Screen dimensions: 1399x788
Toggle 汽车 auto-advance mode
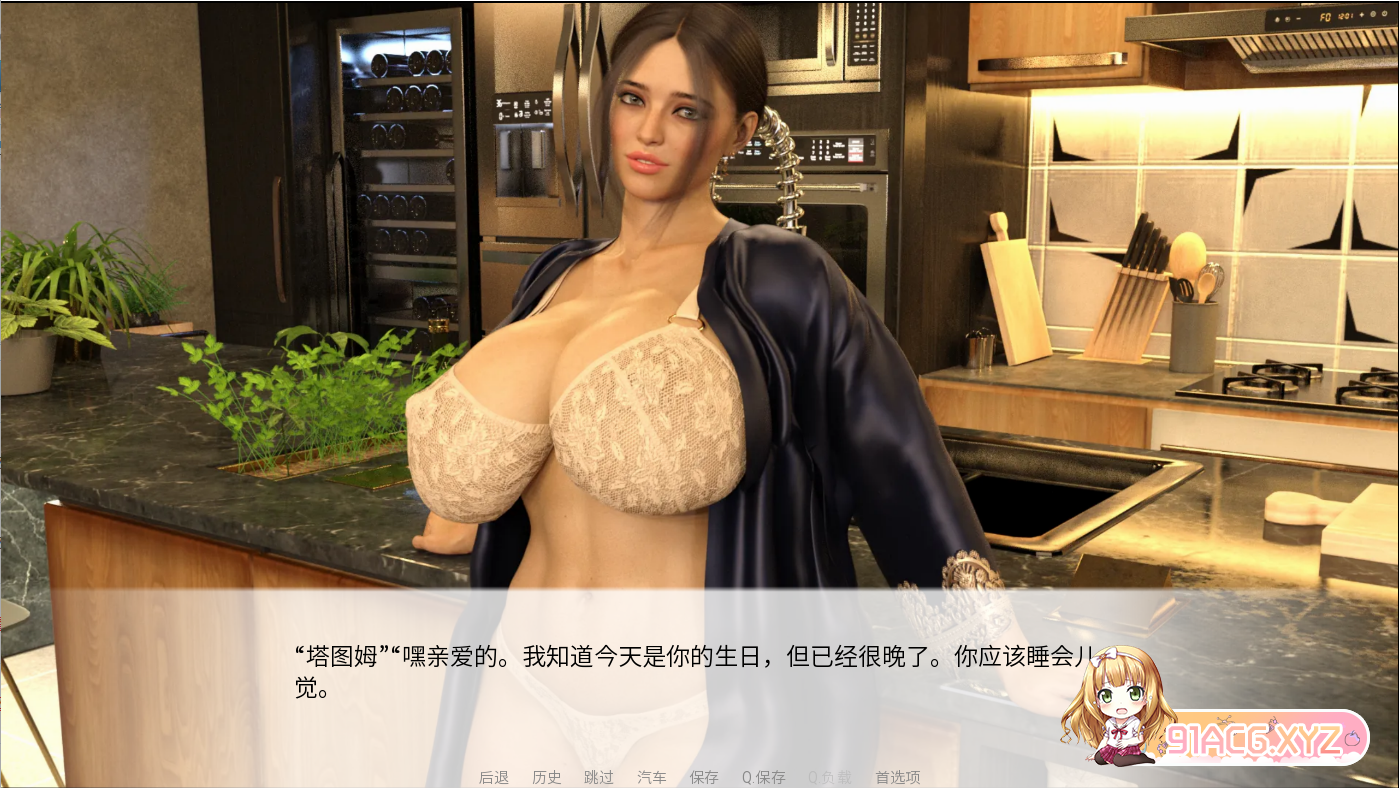pyautogui.click(x=651, y=777)
